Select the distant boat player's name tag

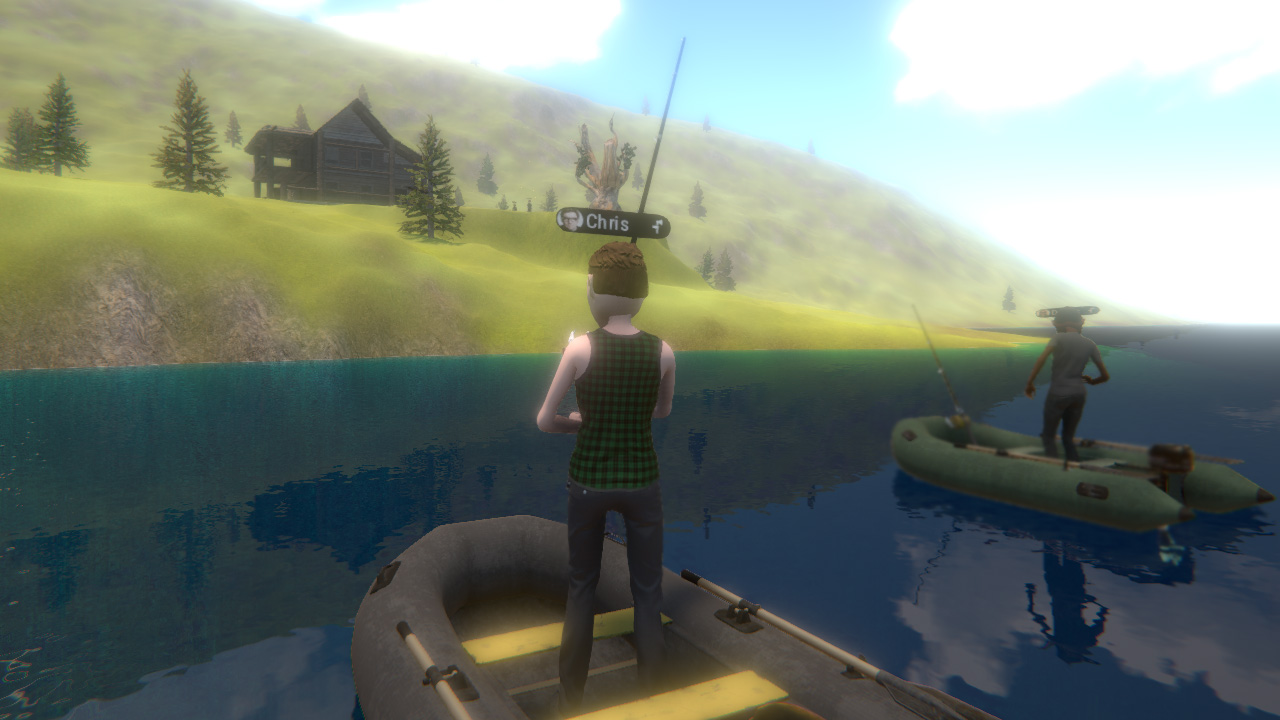1067,312
